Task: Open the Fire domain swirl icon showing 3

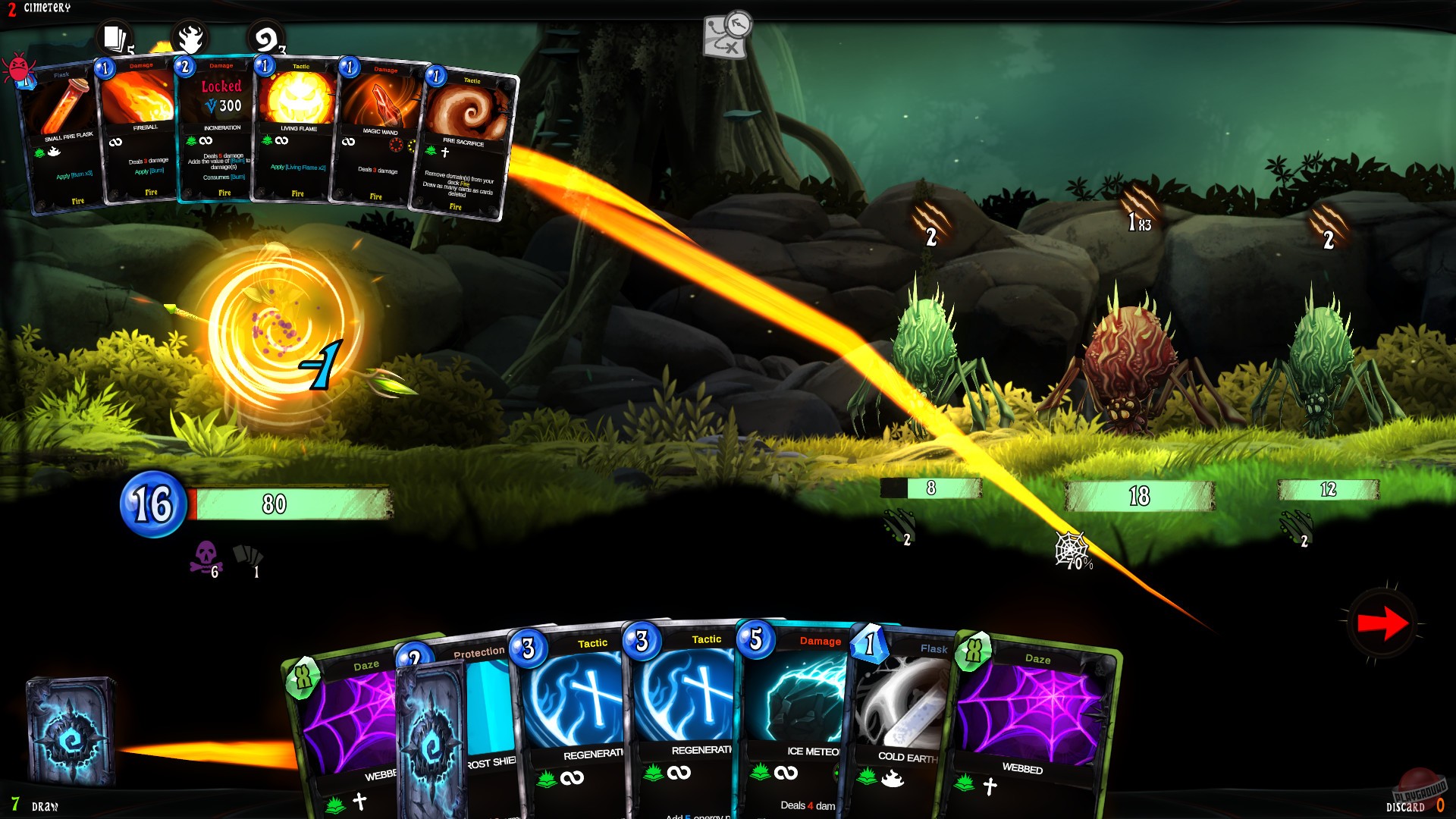Action: [265, 37]
